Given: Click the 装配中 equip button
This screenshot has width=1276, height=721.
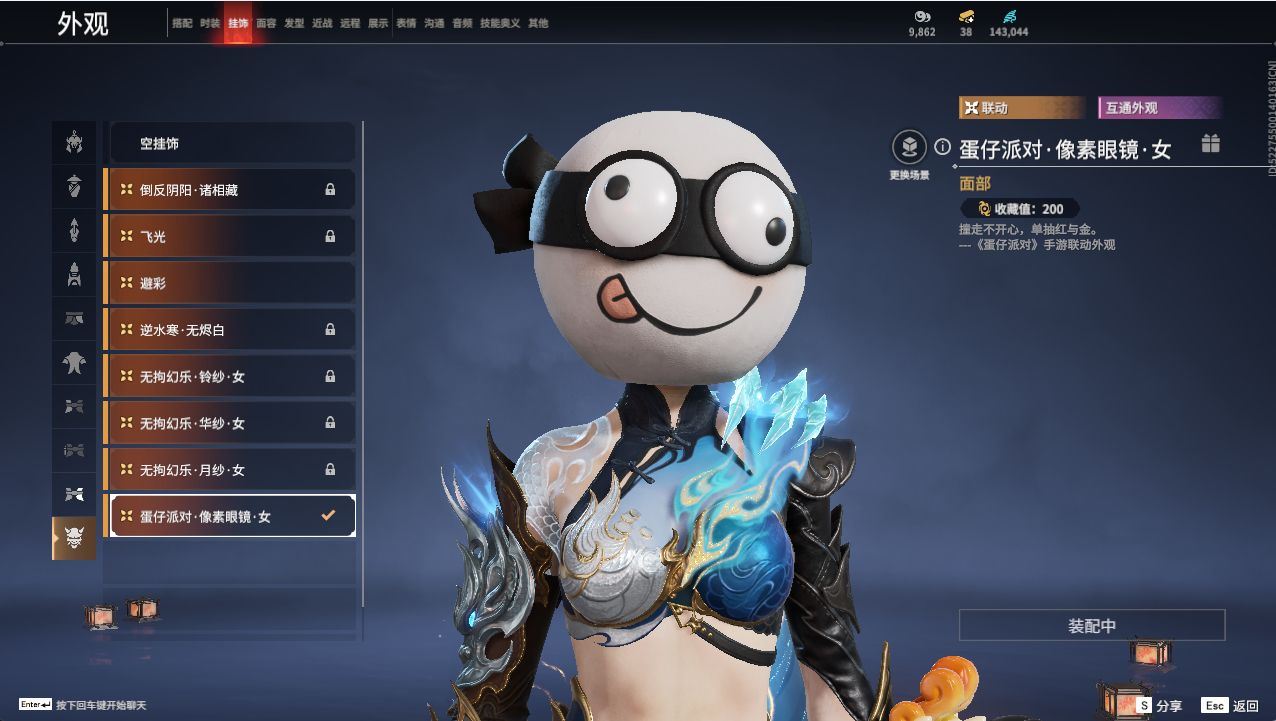Looking at the screenshot, I should [1092, 625].
